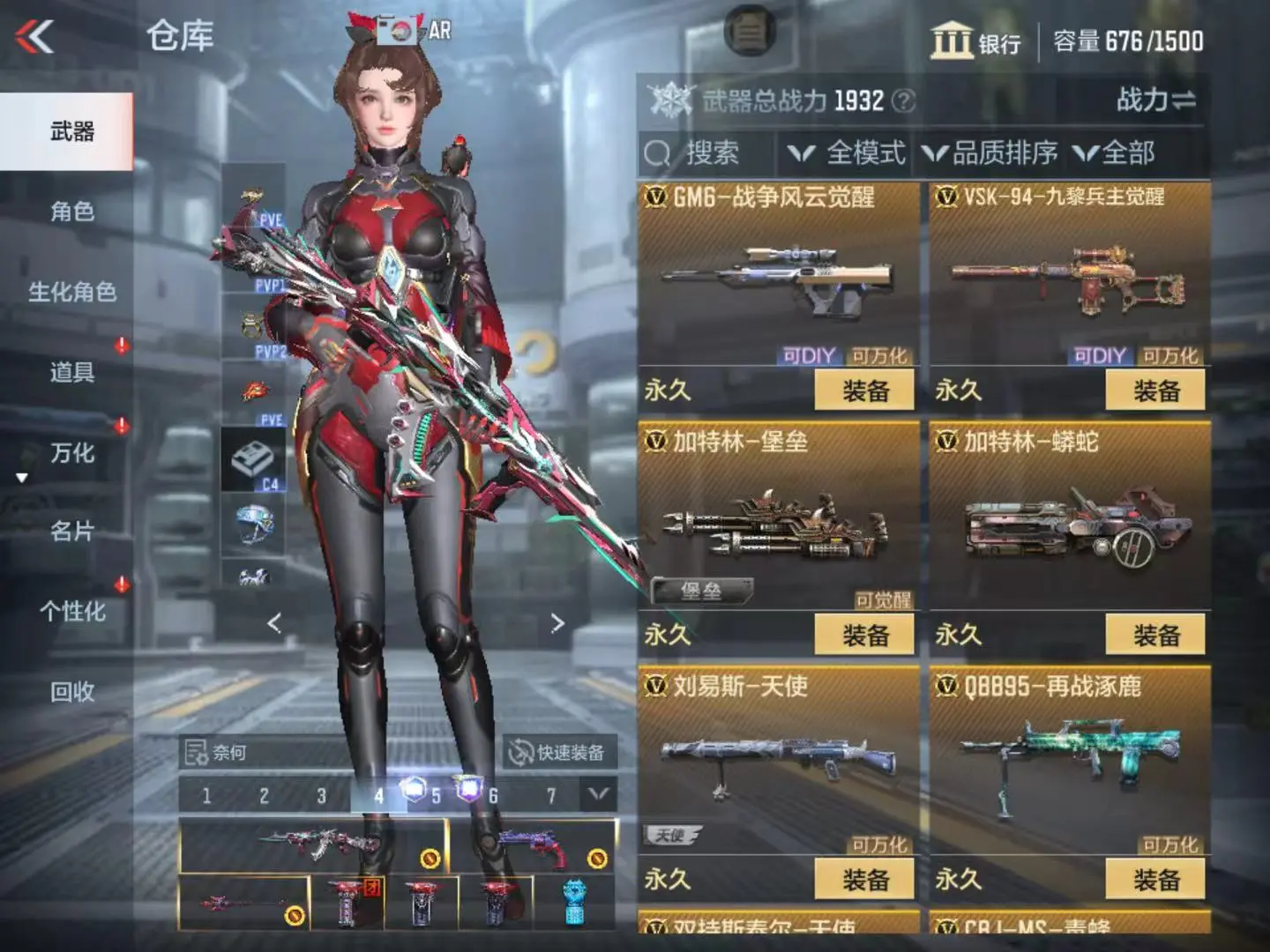Screen dimensions: 1270x952
Task: Open the 品质排序 sort dropdown
Action: (x=990, y=153)
